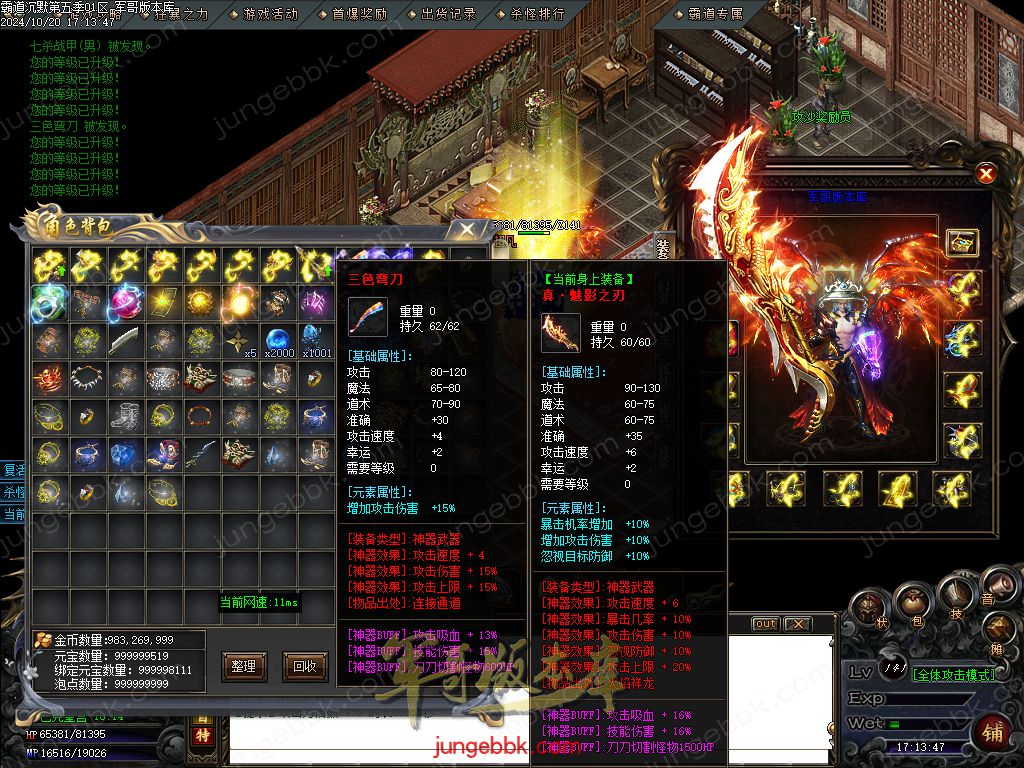Click the out button on chat panel
This screenshot has width=1024, height=768.
point(765,624)
